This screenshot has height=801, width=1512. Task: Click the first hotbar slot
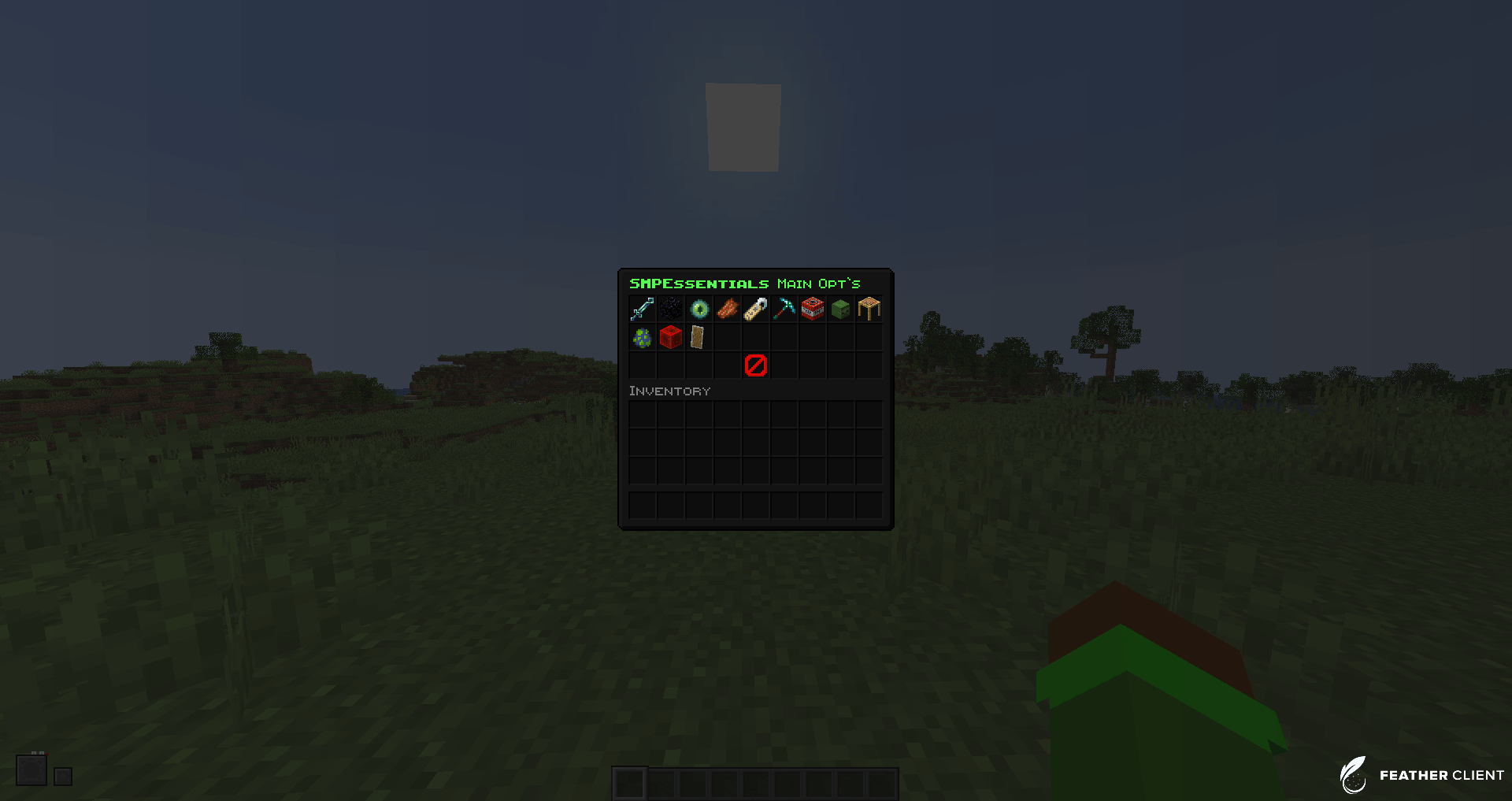pos(630,784)
